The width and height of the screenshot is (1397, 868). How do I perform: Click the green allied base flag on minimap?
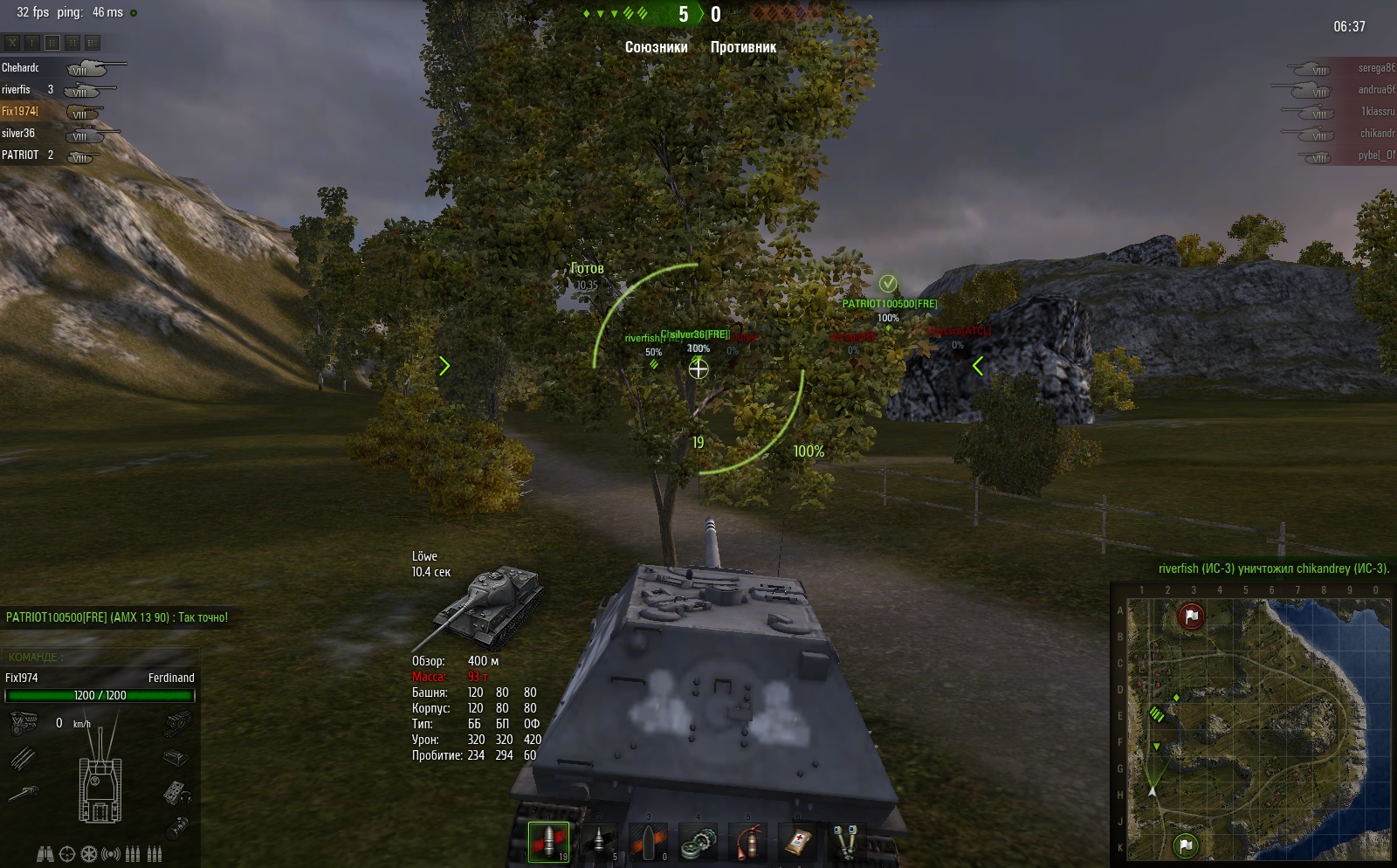click(x=1185, y=844)
